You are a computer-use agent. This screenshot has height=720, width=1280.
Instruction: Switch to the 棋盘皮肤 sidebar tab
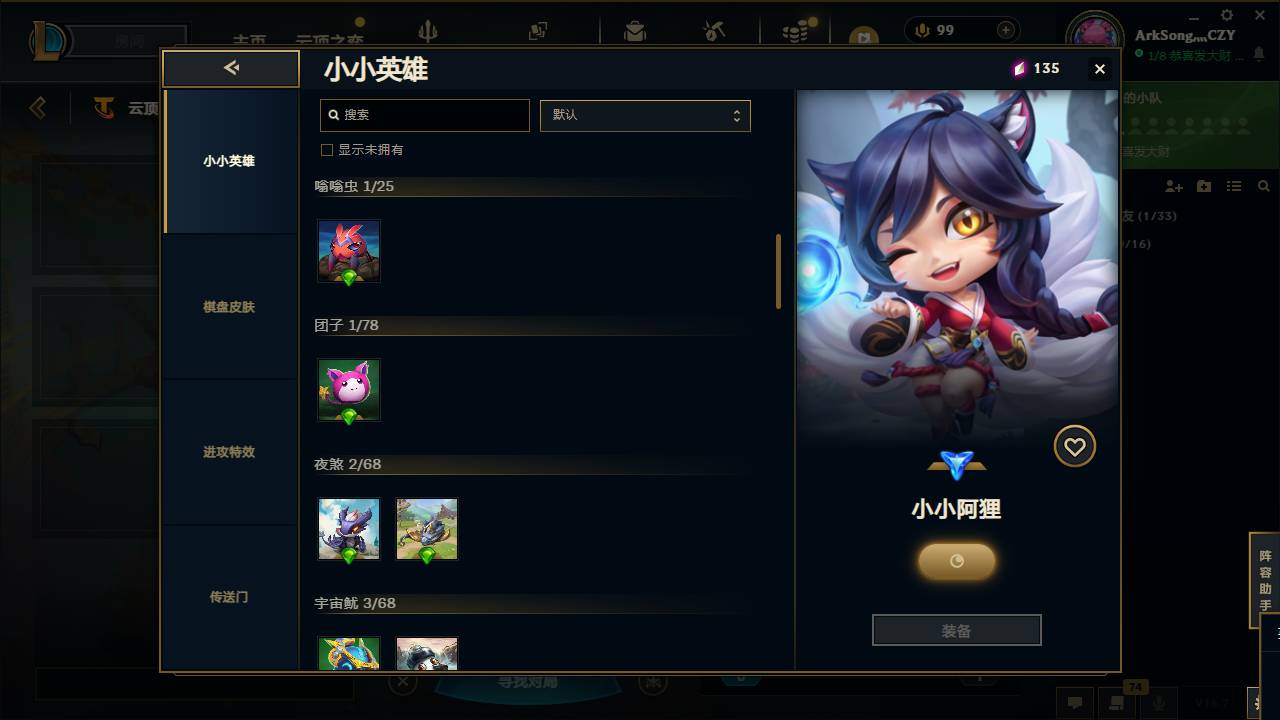point(230,307)
